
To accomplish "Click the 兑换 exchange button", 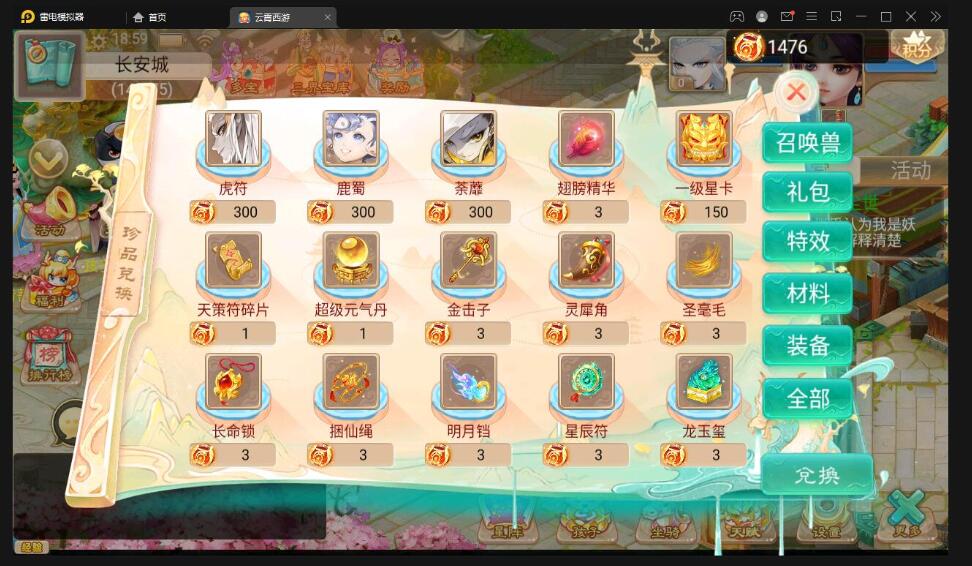I will [x=816, y=474].
